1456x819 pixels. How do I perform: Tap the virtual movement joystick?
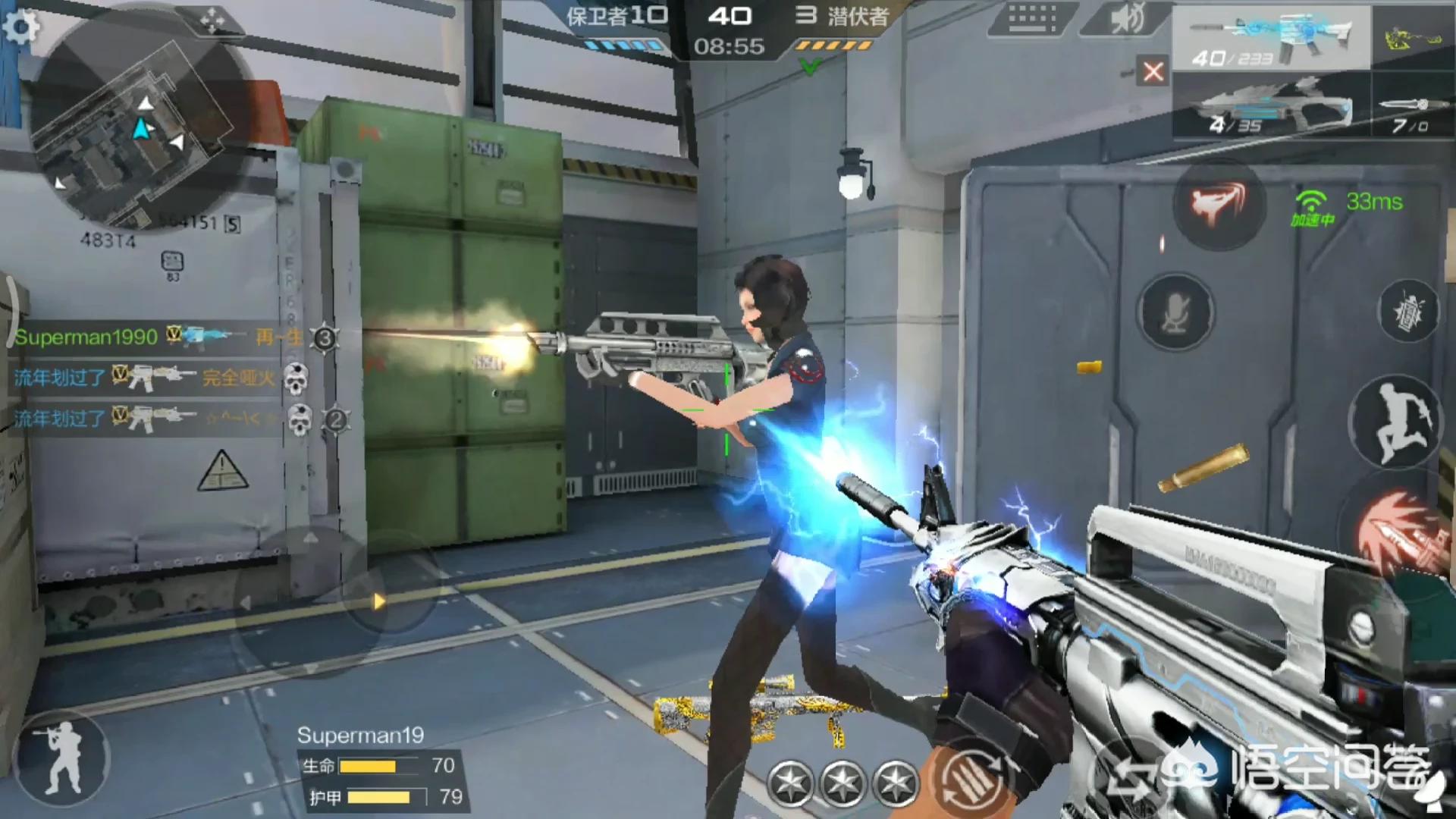tap(312, 601)
